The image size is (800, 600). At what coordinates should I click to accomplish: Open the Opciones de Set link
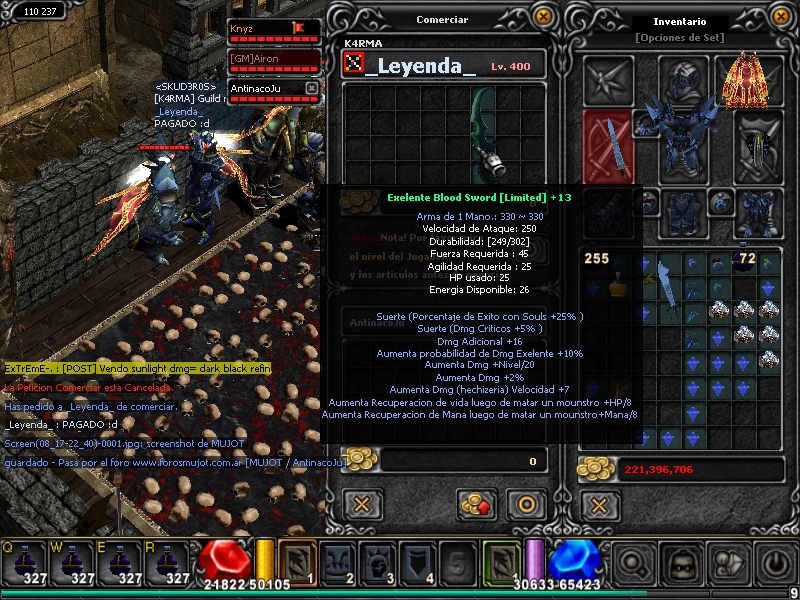pyautogui.click(x=679, y=38)
